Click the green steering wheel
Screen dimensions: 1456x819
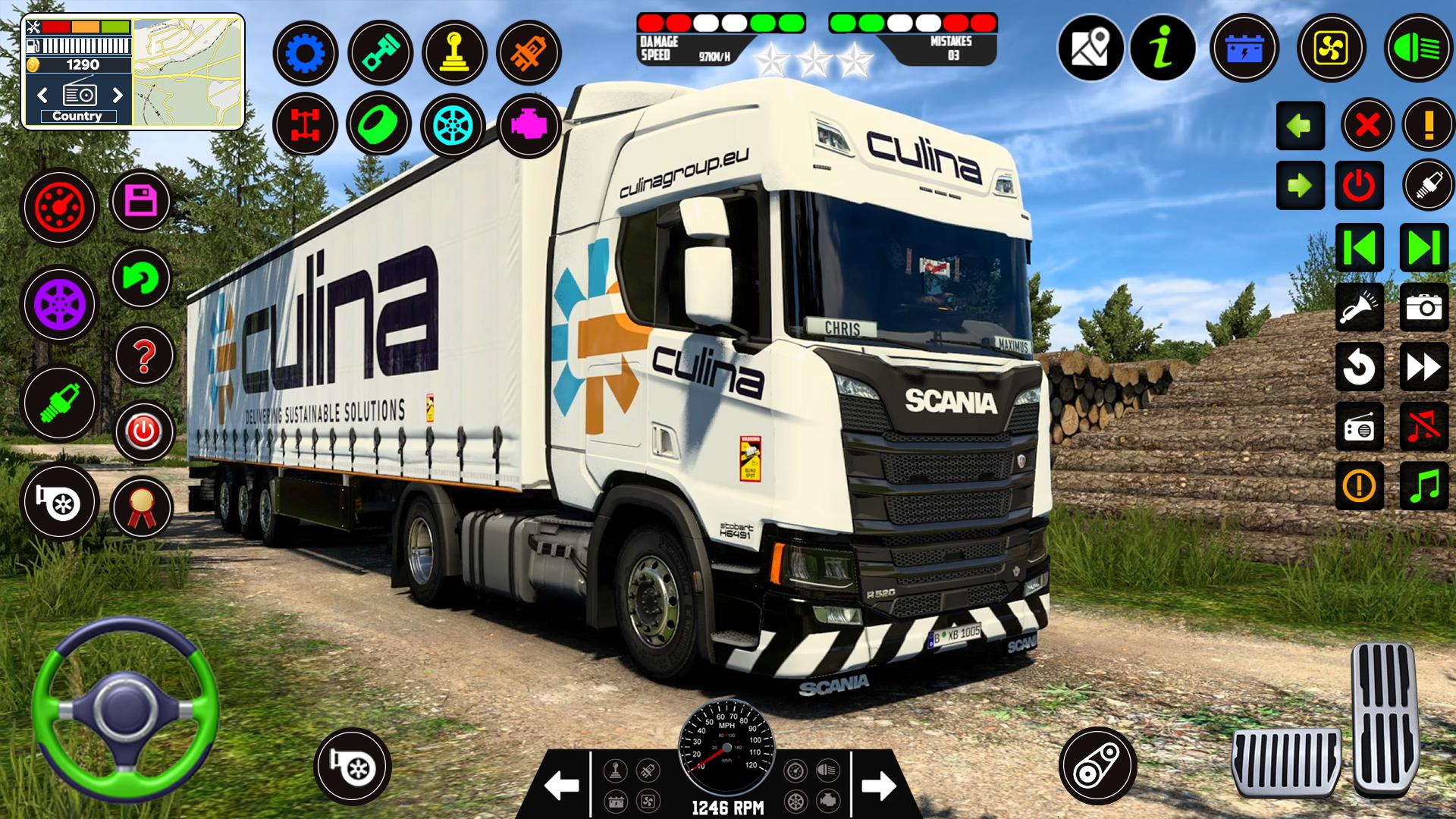(125, 709)
